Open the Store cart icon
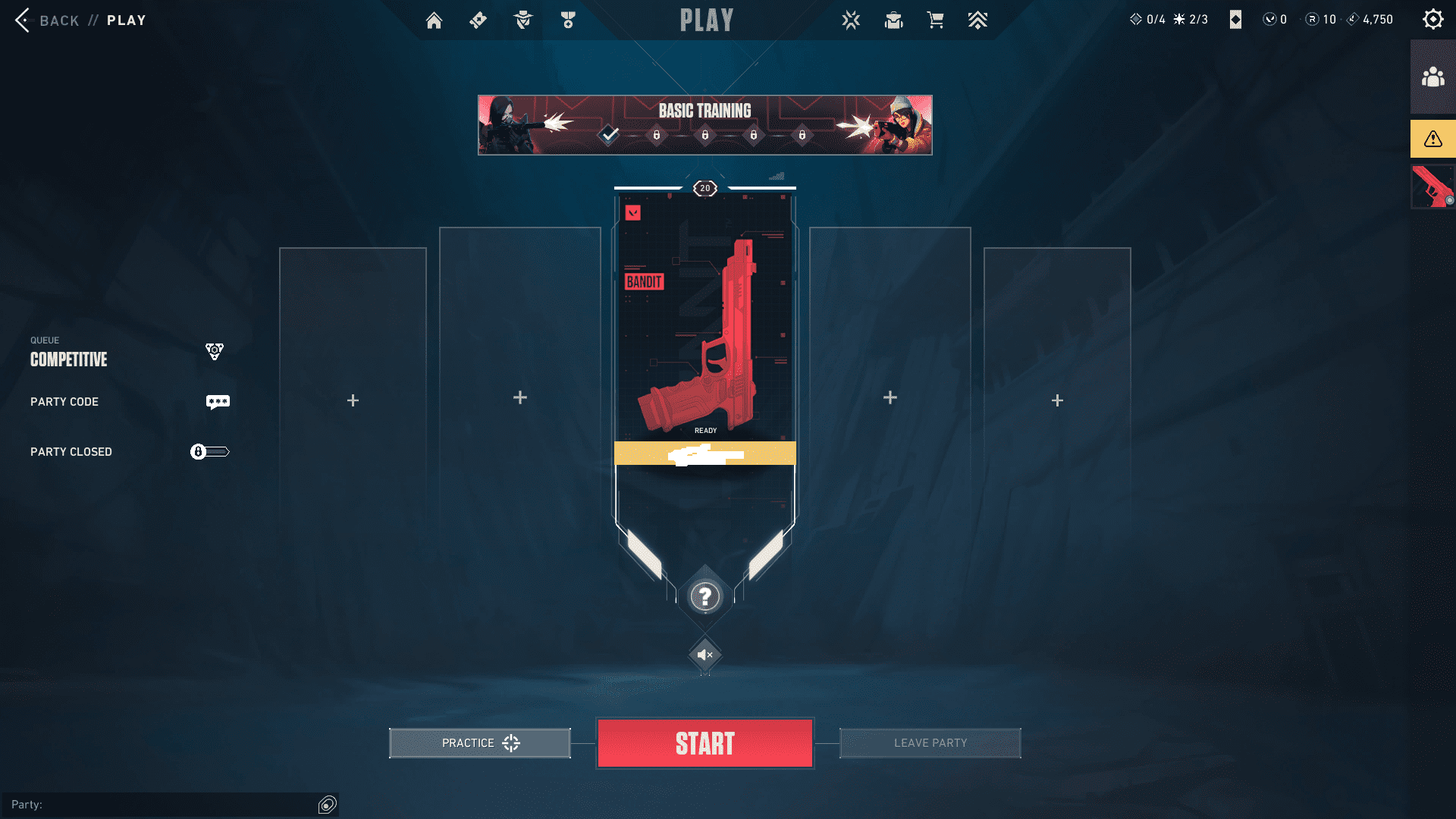The image size is (1456, 819). coord(936,20)
